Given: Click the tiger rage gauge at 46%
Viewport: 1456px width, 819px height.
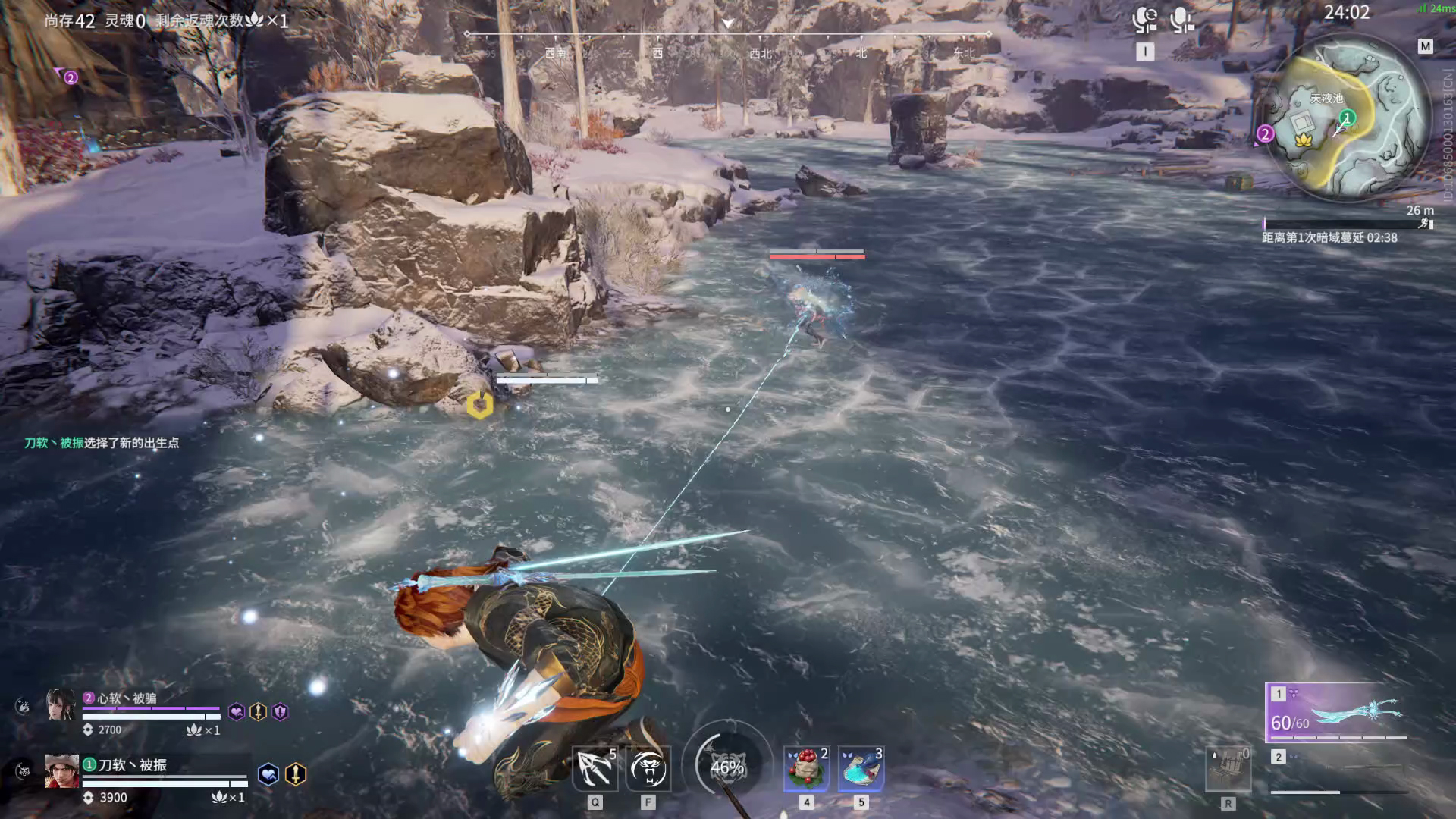Looking at the screenshot, I should tap(726, 767).
